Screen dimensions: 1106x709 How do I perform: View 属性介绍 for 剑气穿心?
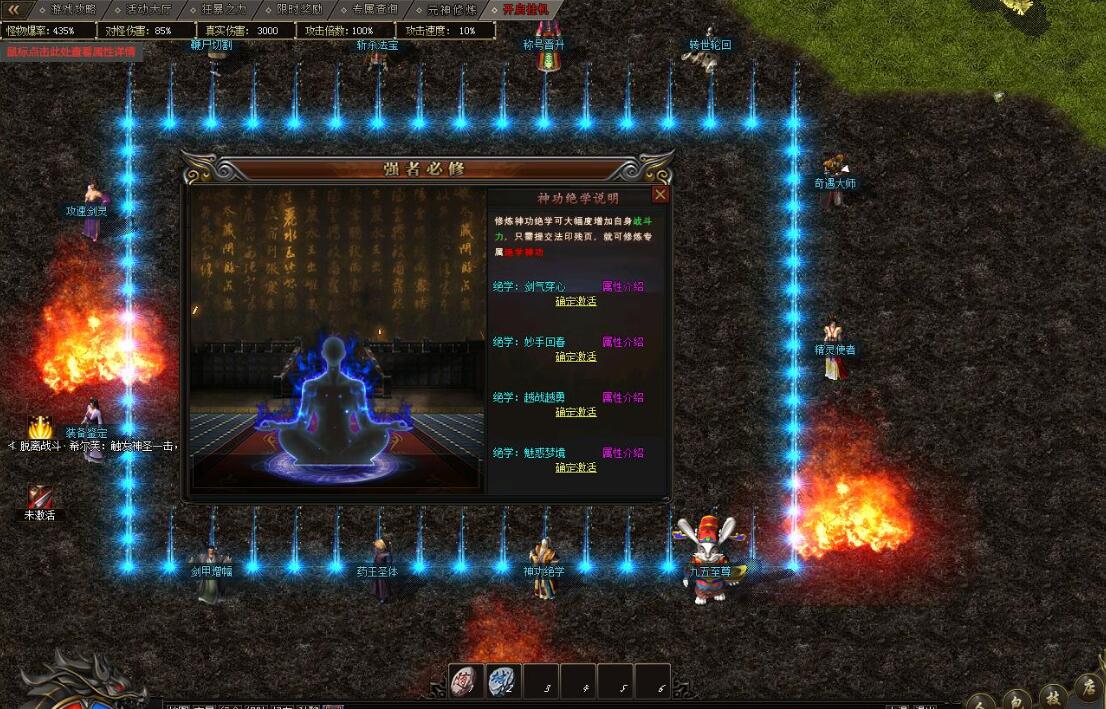tap(622, 287)
